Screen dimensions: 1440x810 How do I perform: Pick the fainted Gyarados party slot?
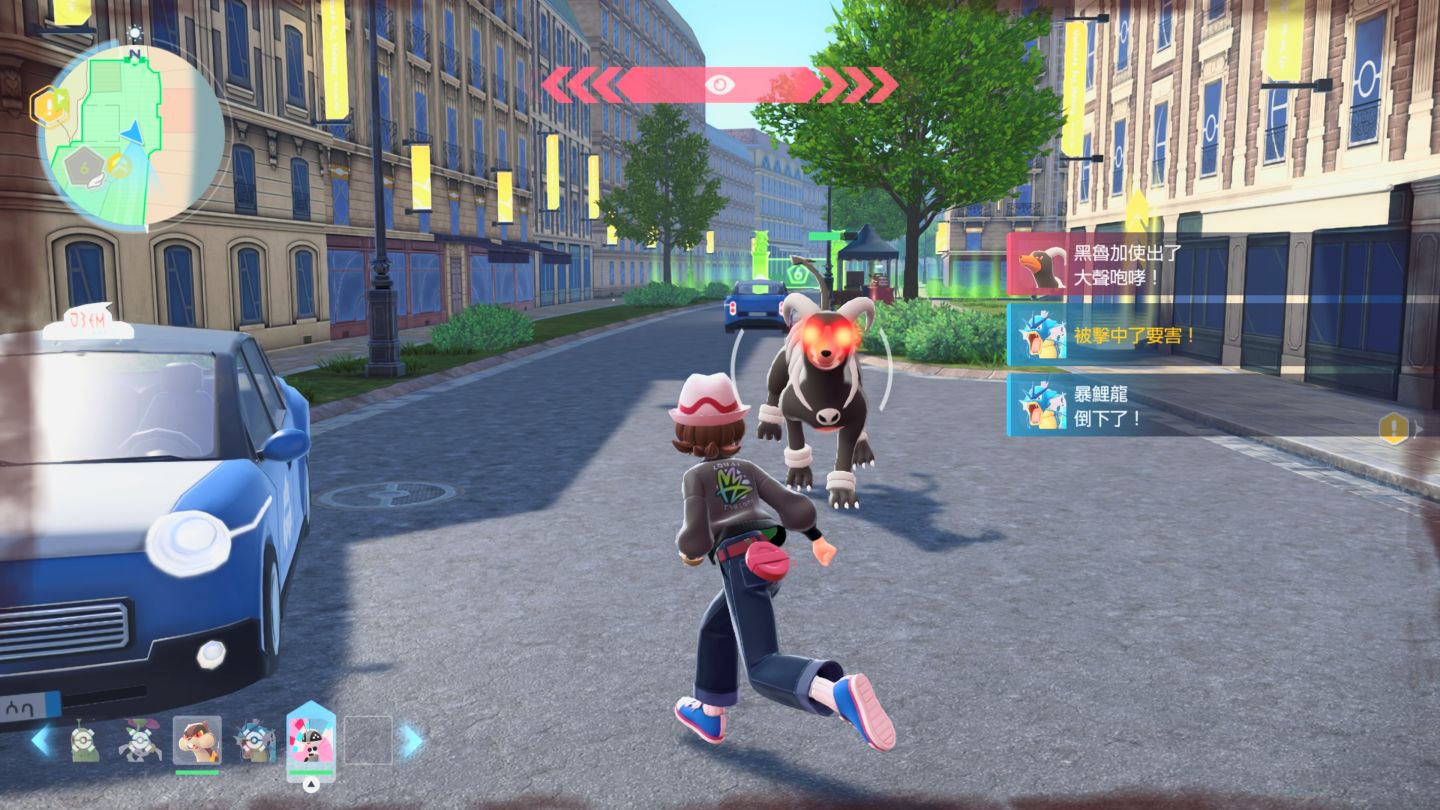coord(253,741)
